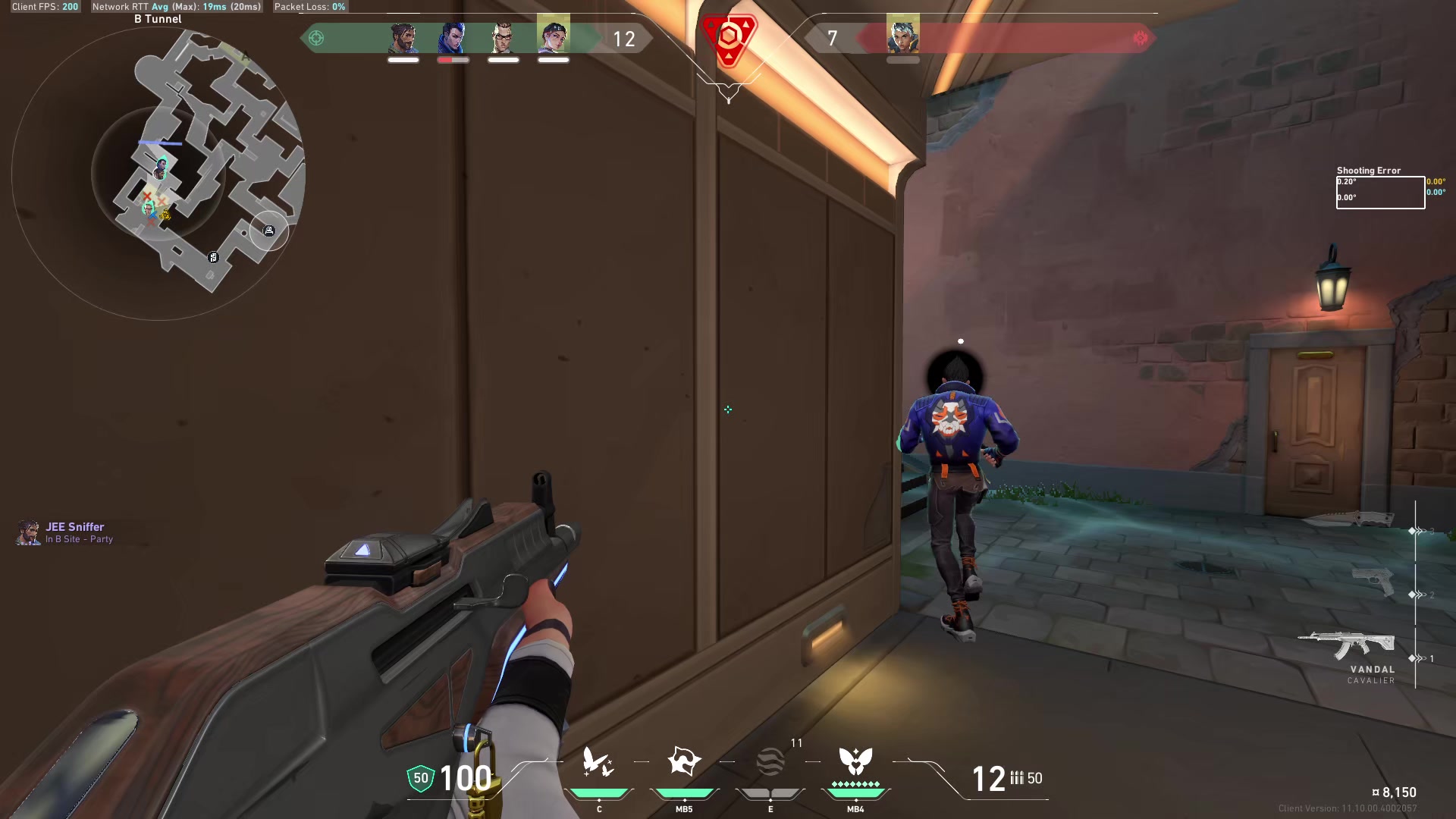The image size is (1456, 819).
Task: Click the Packet Loss 0% indicator
Action: [x=309, y=7]
